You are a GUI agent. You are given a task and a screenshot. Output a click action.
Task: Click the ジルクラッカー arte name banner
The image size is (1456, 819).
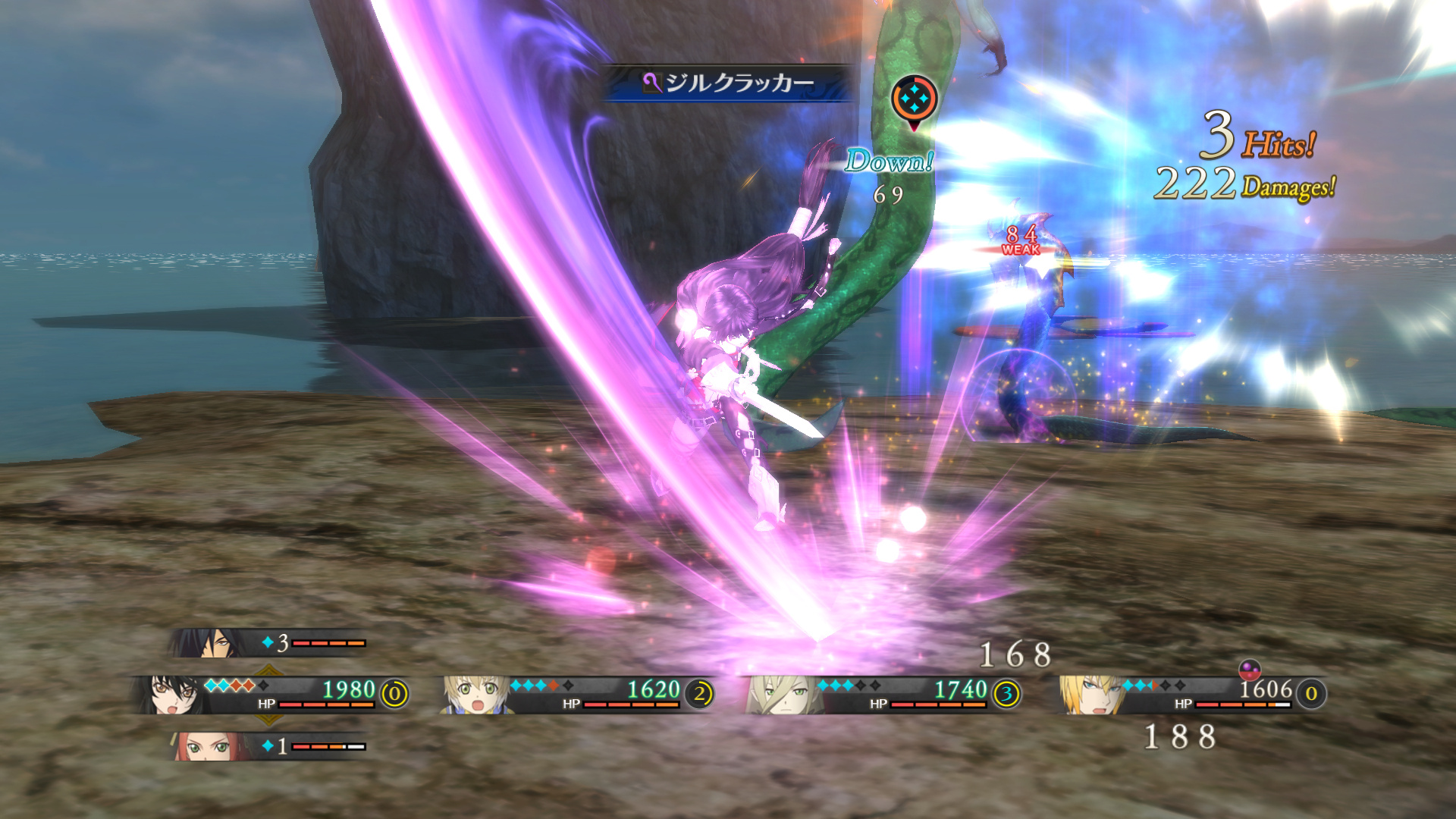[x=730, y=83]
